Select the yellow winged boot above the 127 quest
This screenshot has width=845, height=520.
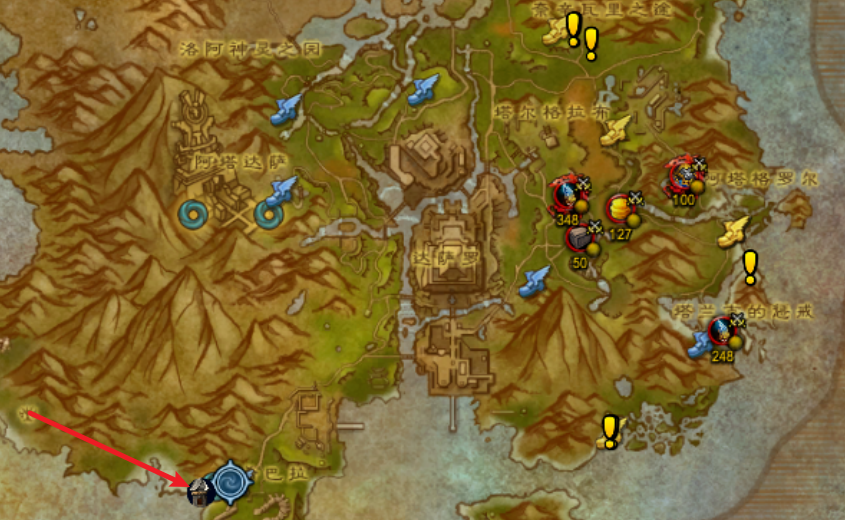coord(618,127)
